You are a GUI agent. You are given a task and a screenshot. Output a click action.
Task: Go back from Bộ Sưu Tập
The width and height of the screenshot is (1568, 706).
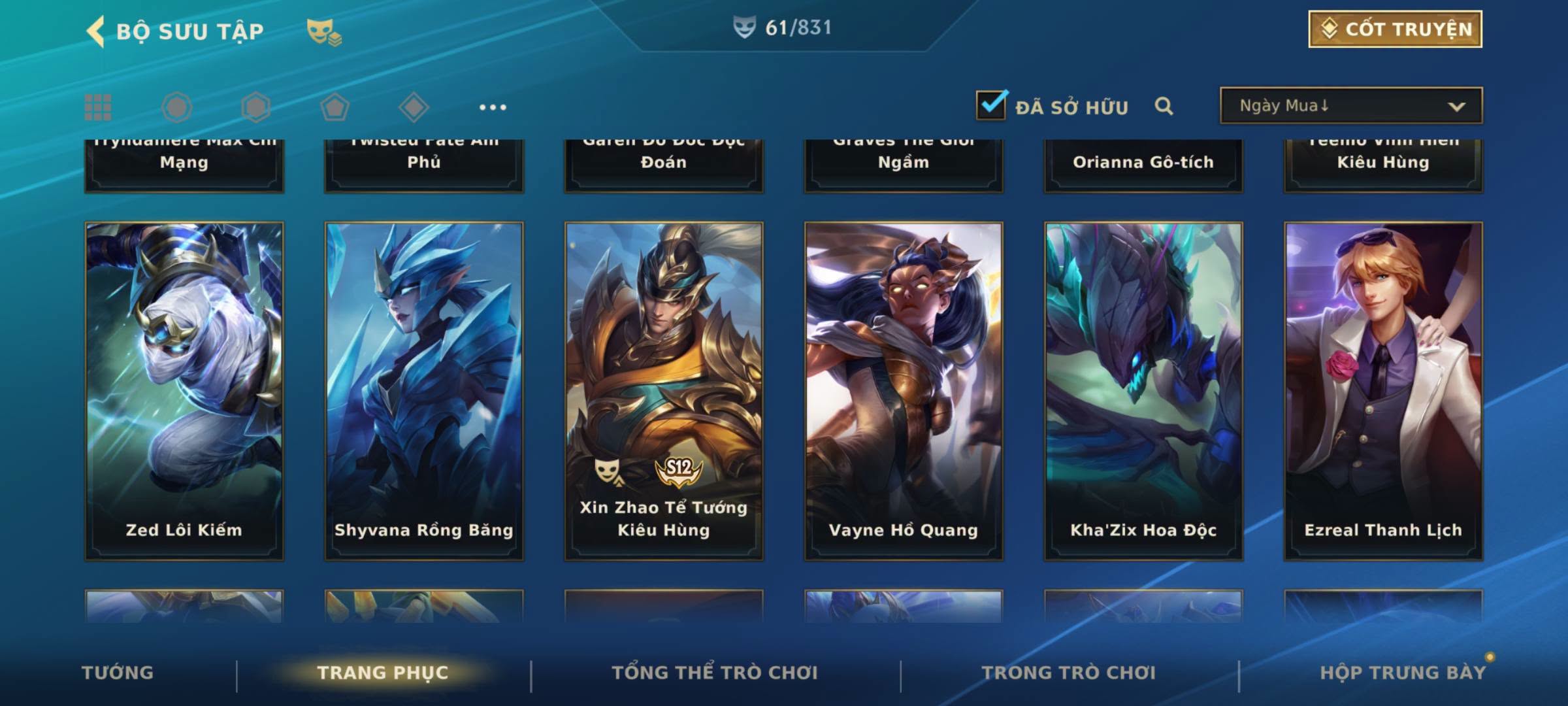click(x=95, y=31)
